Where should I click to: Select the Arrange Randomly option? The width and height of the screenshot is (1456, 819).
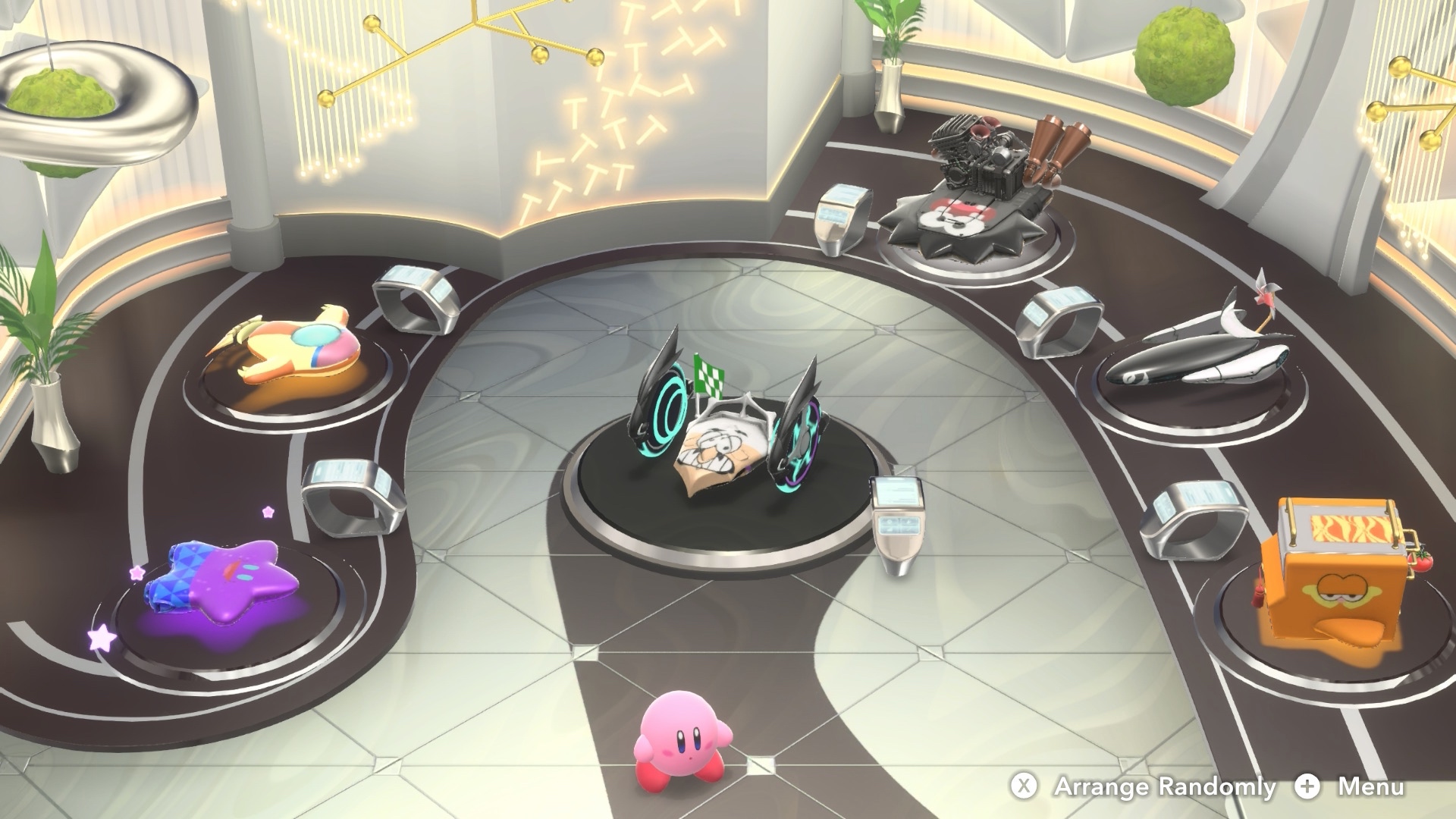(1145, 786)
